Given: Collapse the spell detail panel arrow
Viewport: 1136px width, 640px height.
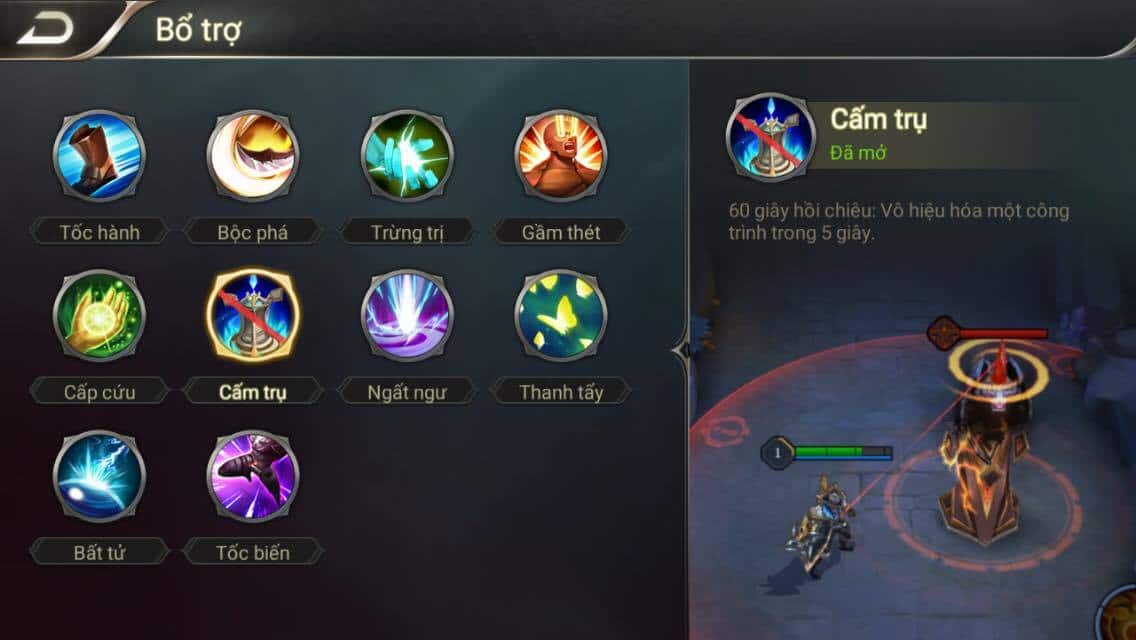Looking at the screenshot, I should pos(682,351).
